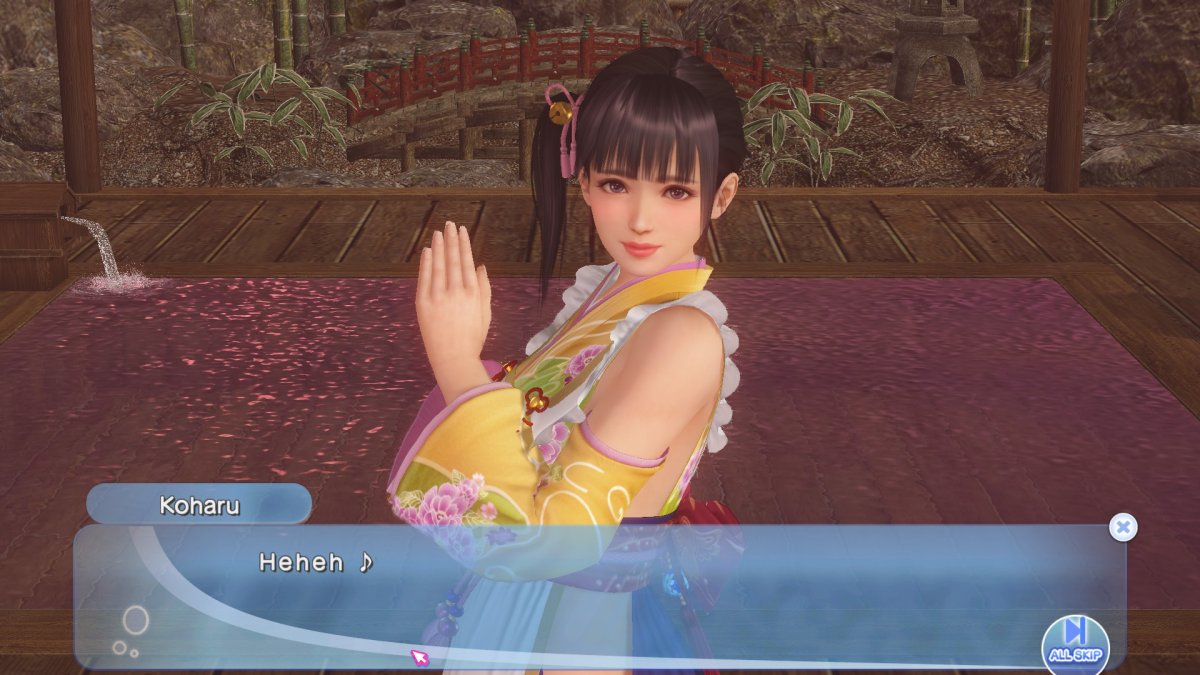The width and height of the screenshot is (1200, 675).
Task: Close the dialogue box with the X
Action: pyautogui.click(x=1123, y=527)
